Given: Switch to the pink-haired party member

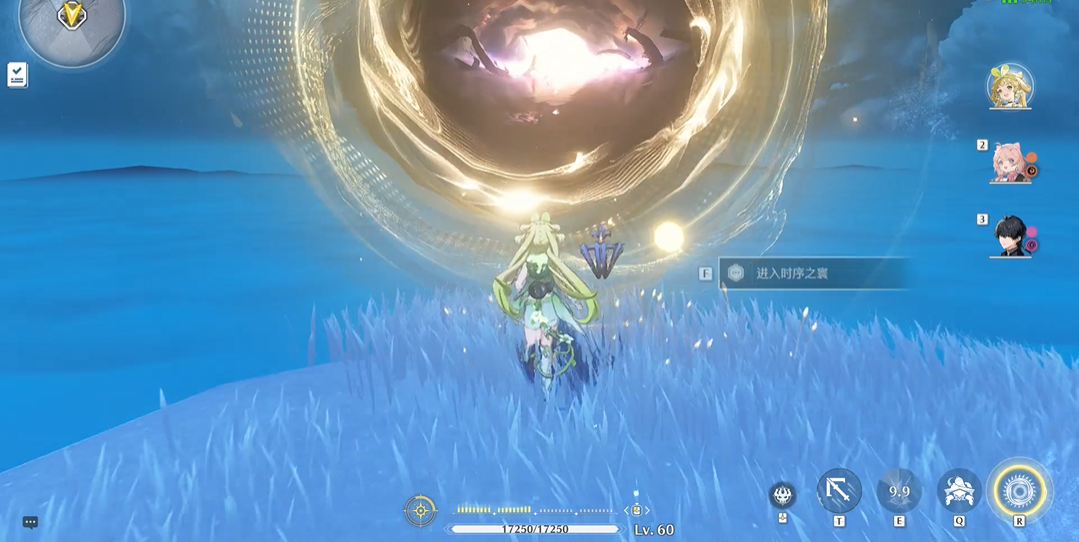Looking at the screenshot, I should [x=1009, y=162].
